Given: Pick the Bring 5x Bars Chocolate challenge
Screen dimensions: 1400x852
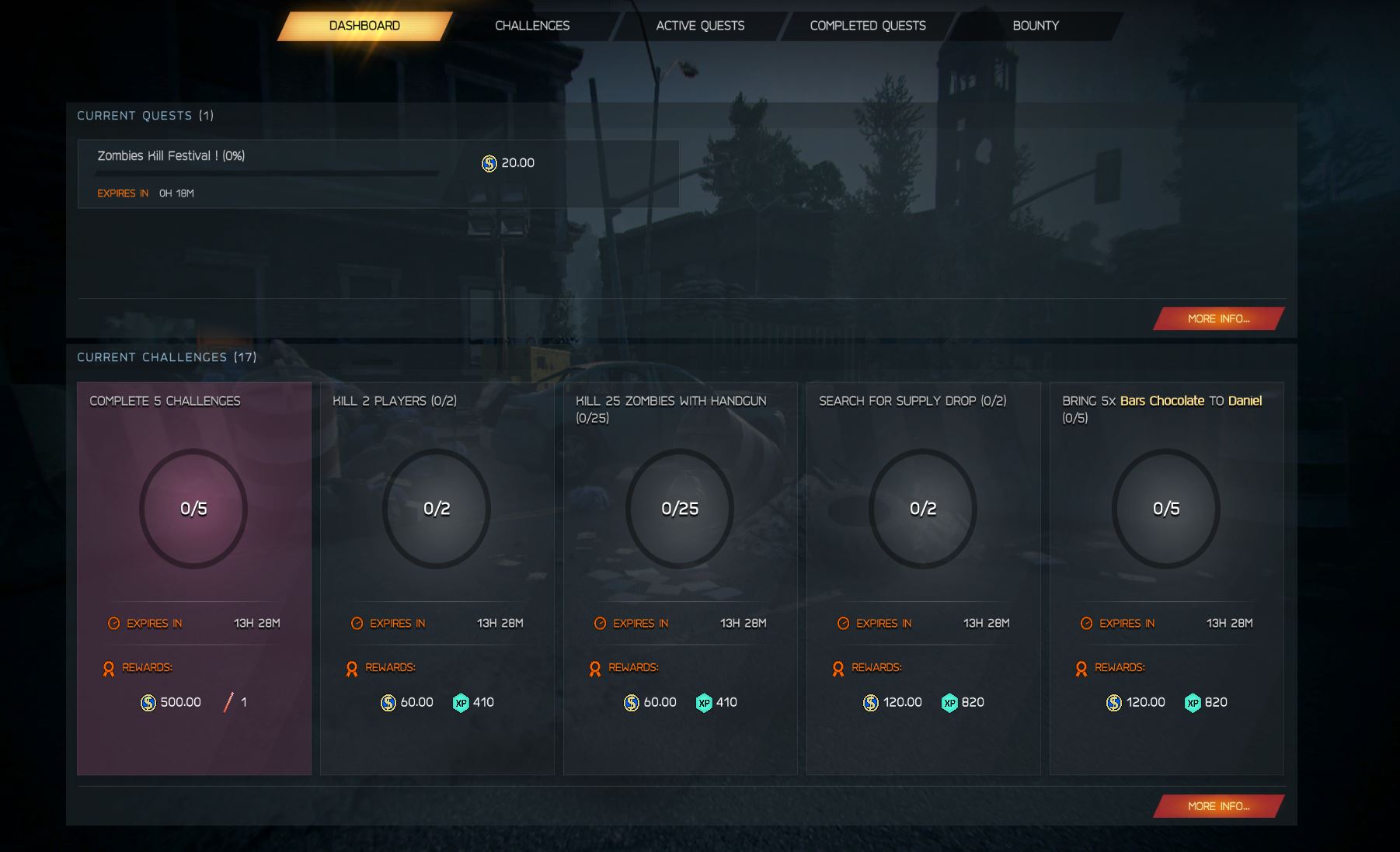Looking at the screenshot, I should (1166, 578).
